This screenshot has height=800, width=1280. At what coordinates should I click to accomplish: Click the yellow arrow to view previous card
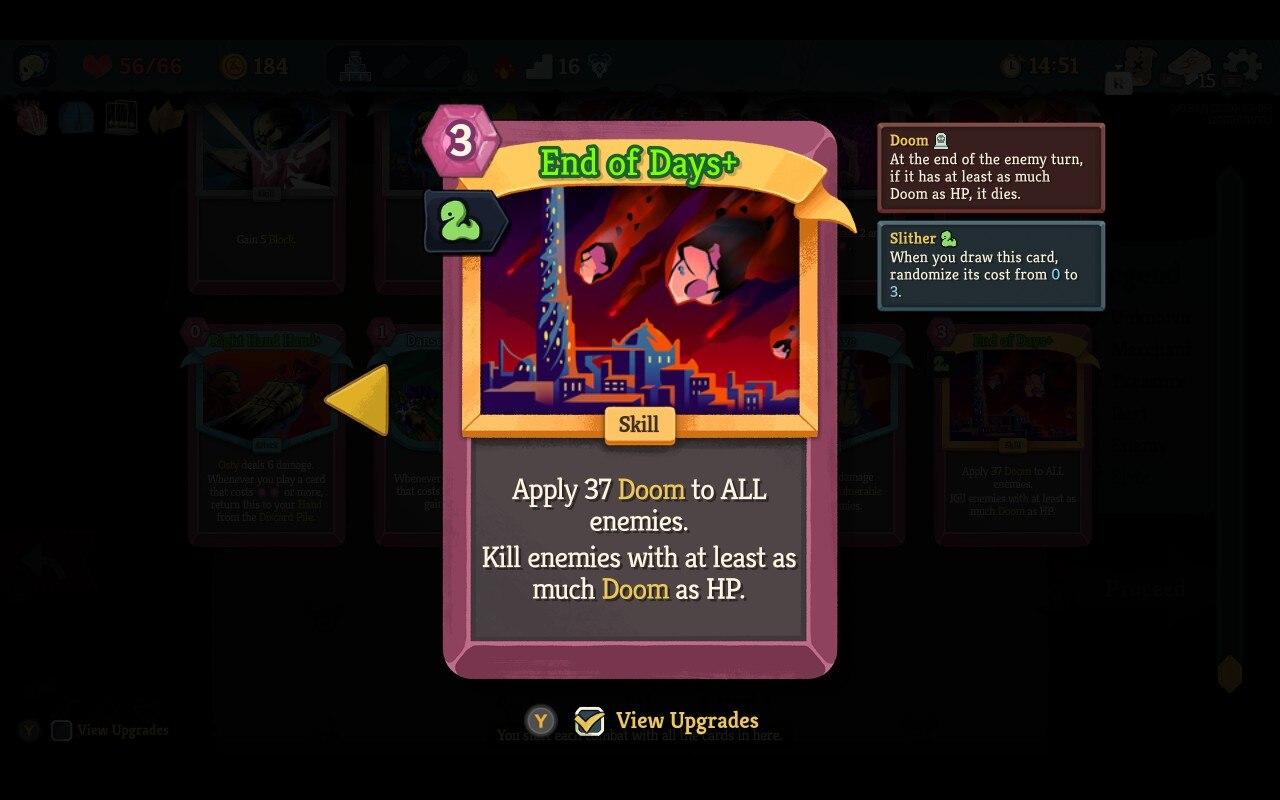tap(360, 400)
